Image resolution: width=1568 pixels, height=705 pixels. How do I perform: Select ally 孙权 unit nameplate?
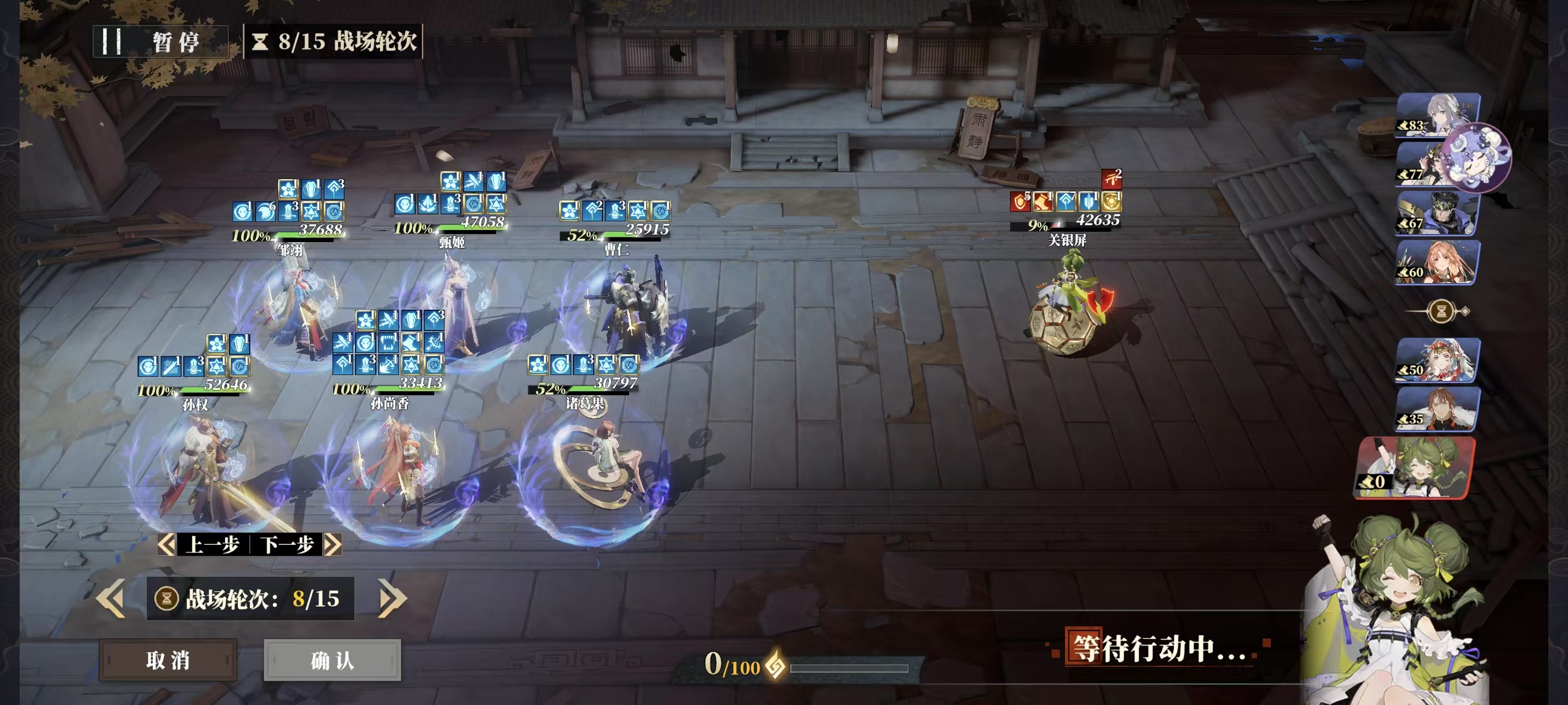(195, 405)
